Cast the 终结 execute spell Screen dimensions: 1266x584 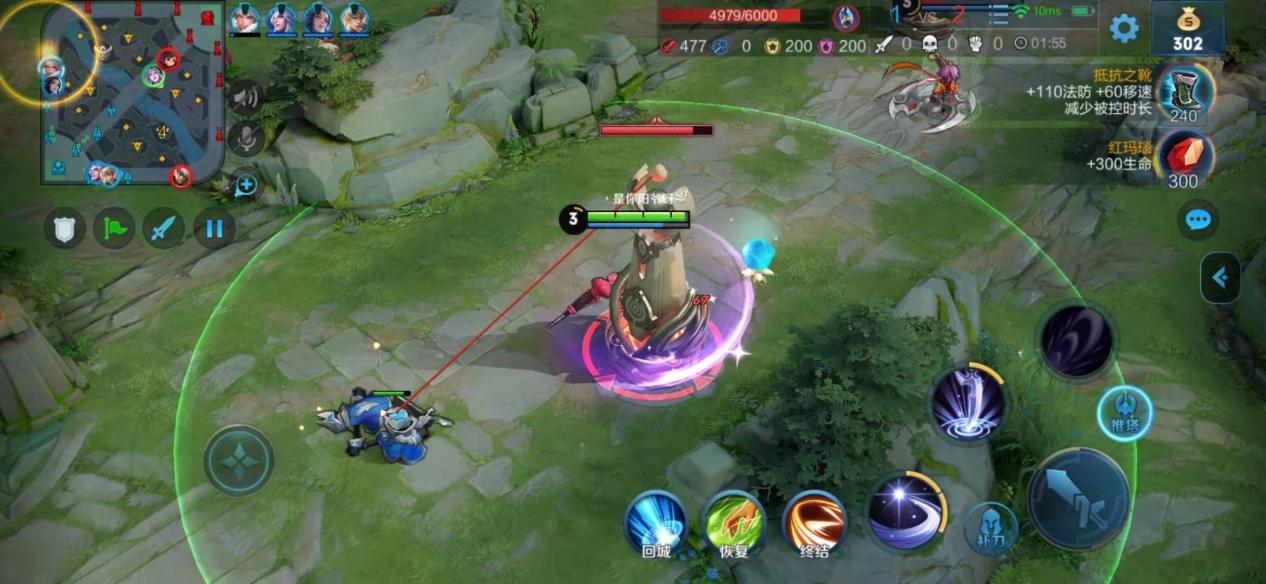tap(813, 522)
